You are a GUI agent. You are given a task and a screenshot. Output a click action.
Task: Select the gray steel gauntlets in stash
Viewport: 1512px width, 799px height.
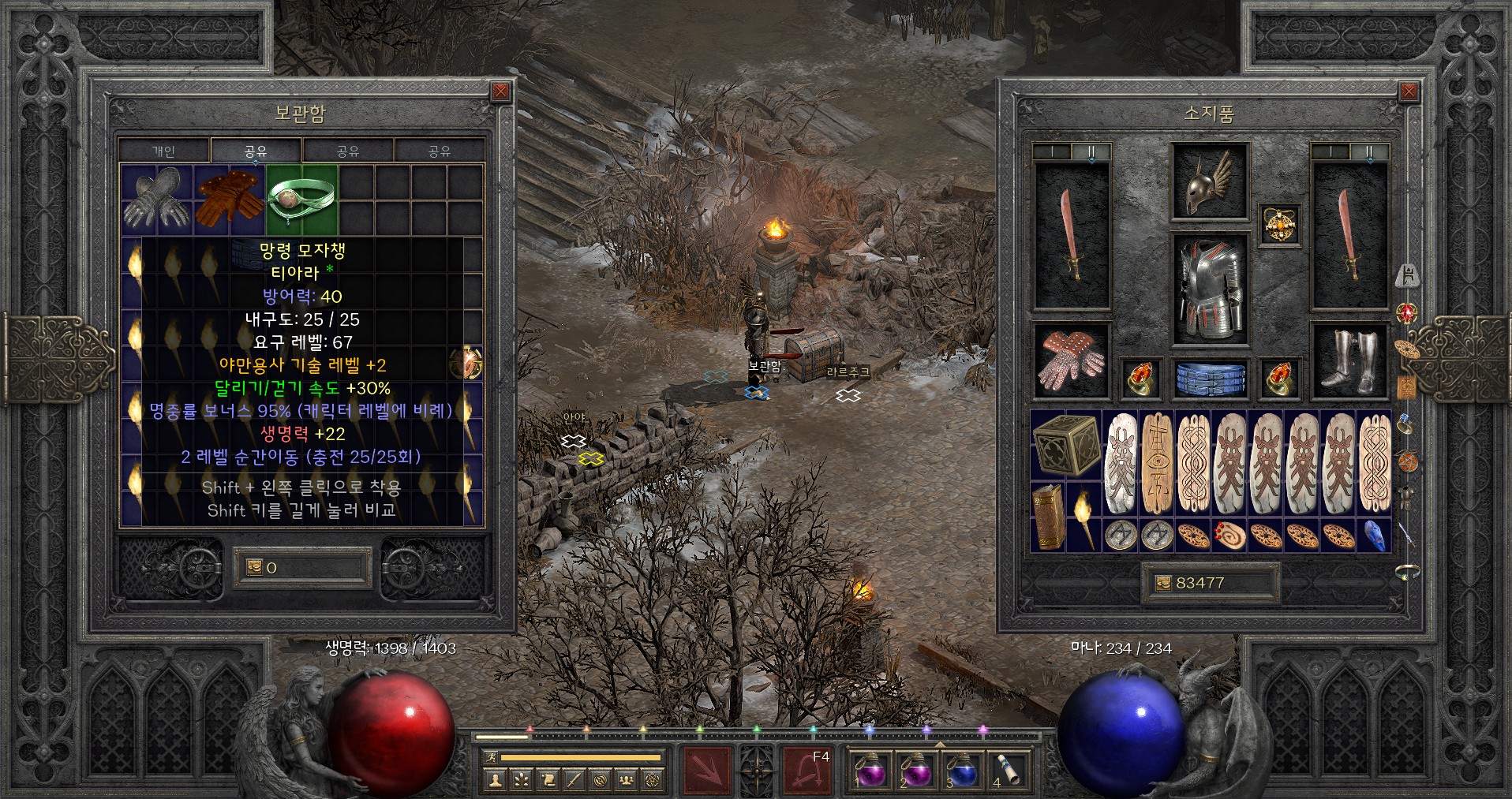[x=156, y=200]
